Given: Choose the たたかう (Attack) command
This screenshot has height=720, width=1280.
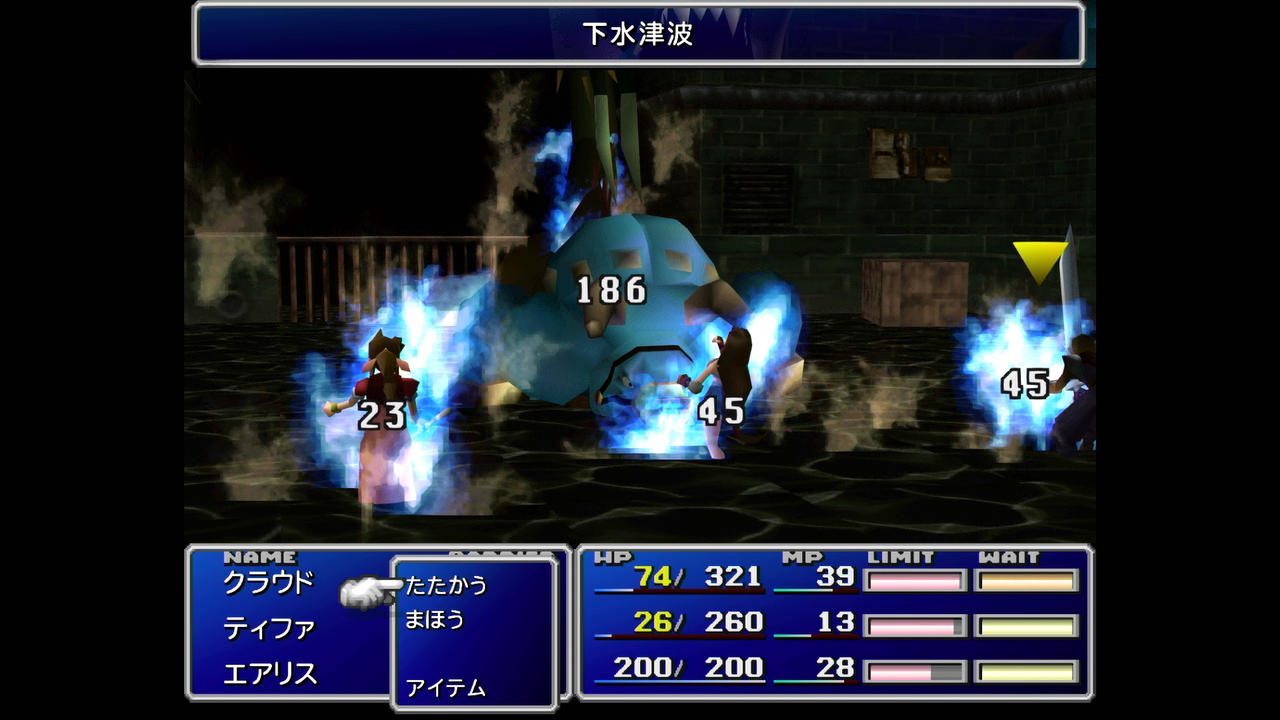Looking at the screenshot, I should 446,585.
